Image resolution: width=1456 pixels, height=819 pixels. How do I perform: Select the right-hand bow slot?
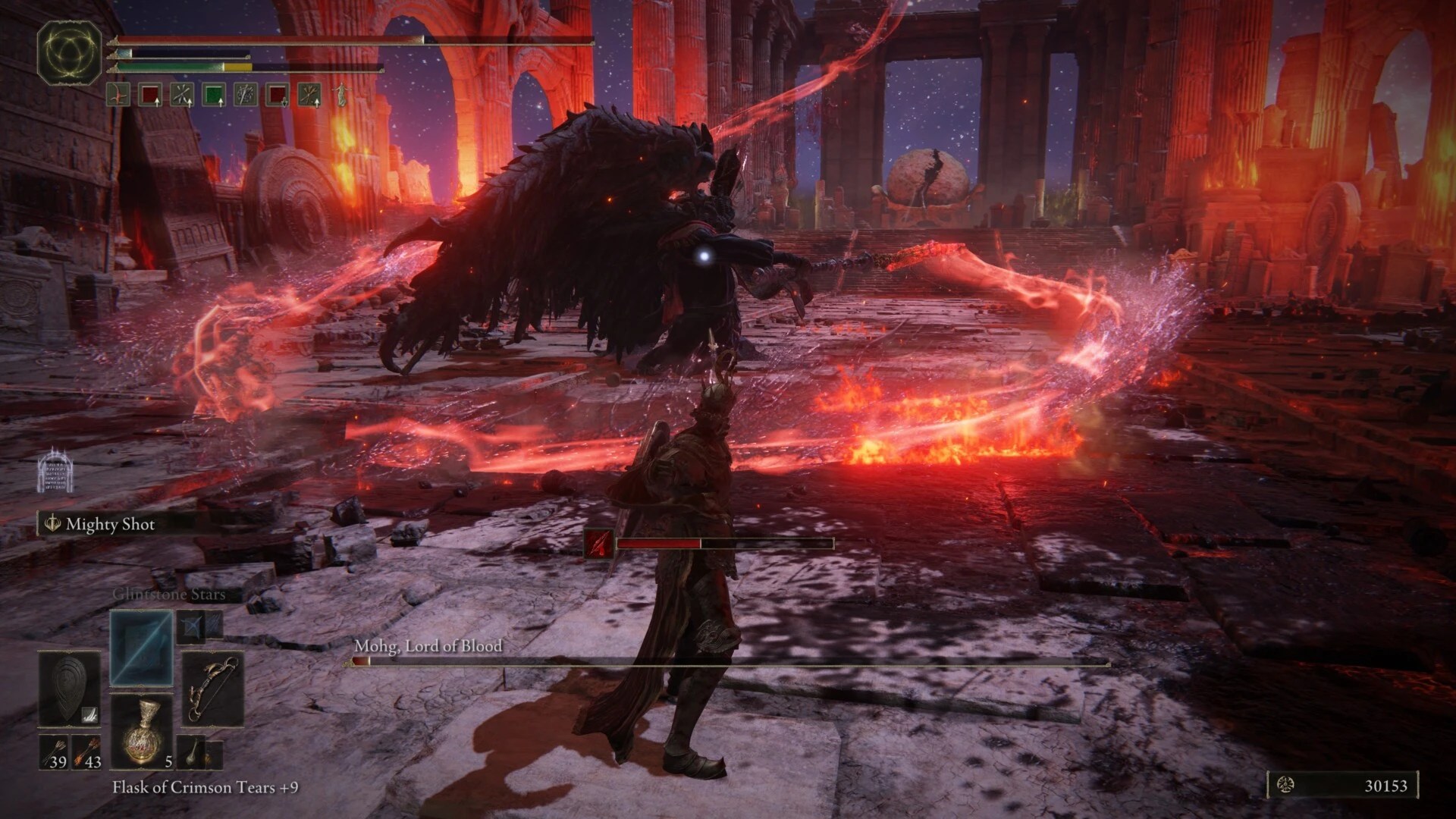click(x=212, y=689)
